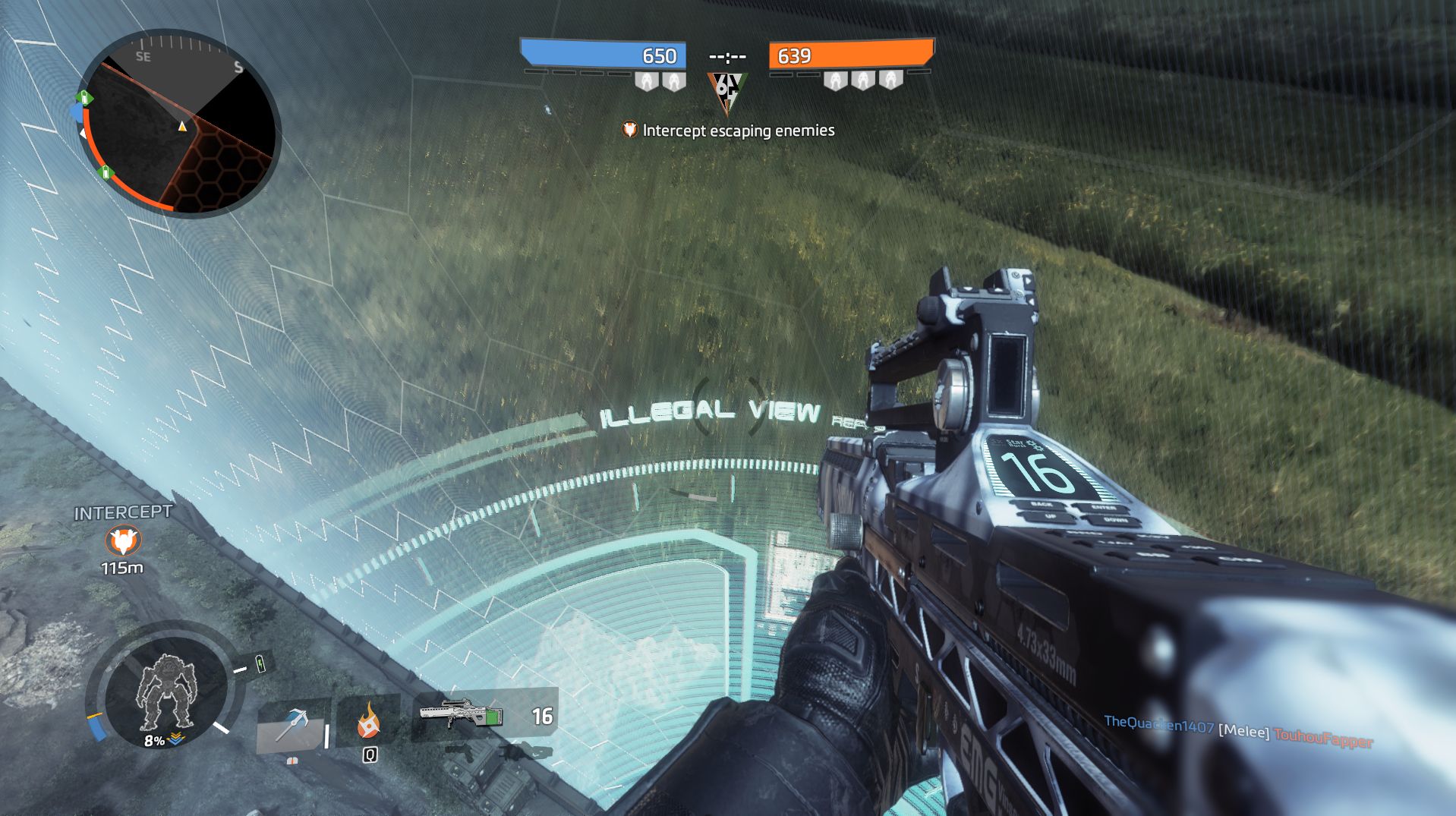Click the orange team score bar showing 639
Viewport: 1456px width, 816px height.
coord(850,55)
